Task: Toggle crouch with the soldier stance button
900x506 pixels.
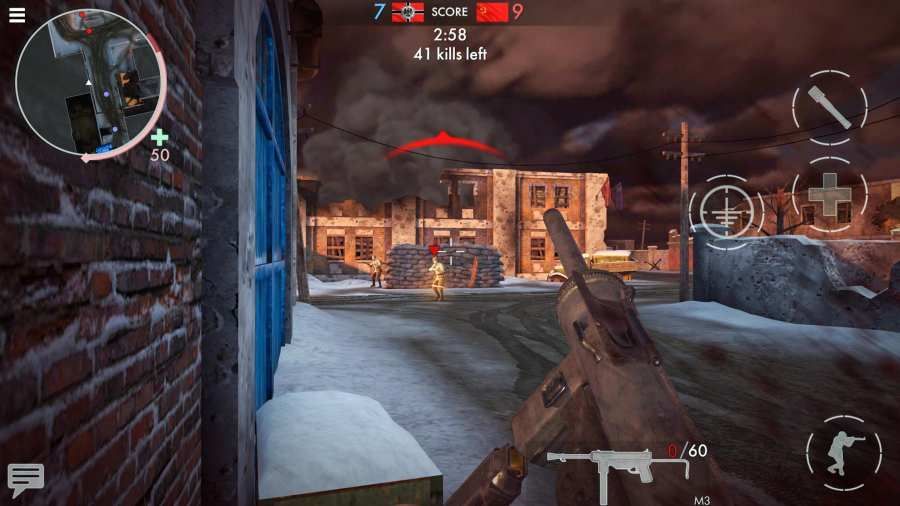Action: 843,453
